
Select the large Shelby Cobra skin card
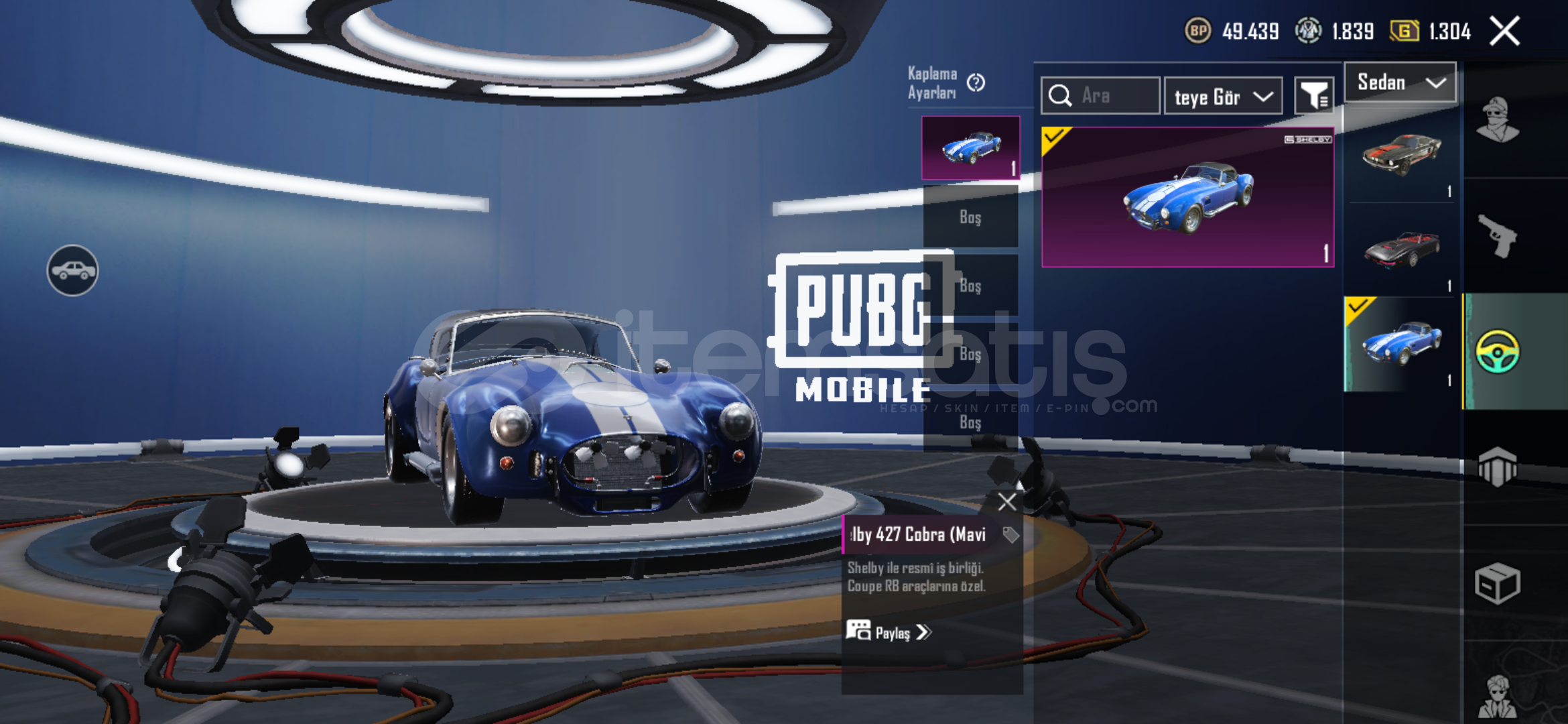(x=1187, y=197)
